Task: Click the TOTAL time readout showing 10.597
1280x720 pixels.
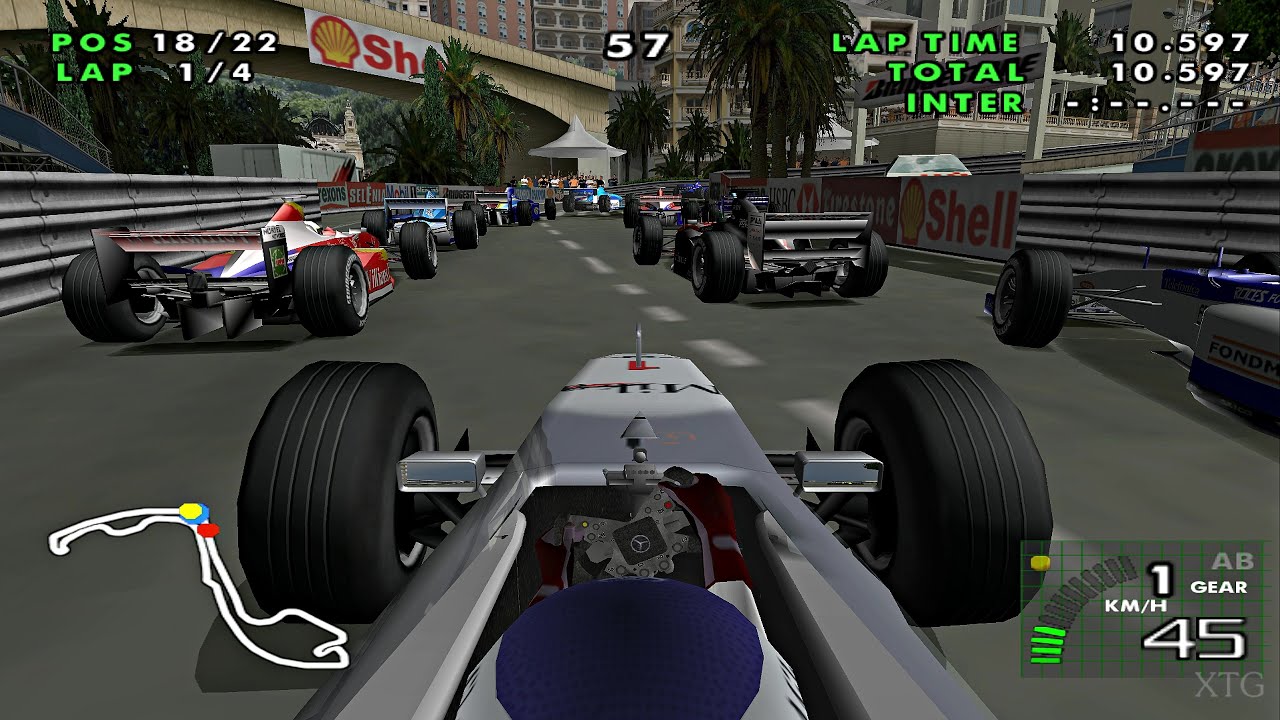Action: (x=1180, y=72)
